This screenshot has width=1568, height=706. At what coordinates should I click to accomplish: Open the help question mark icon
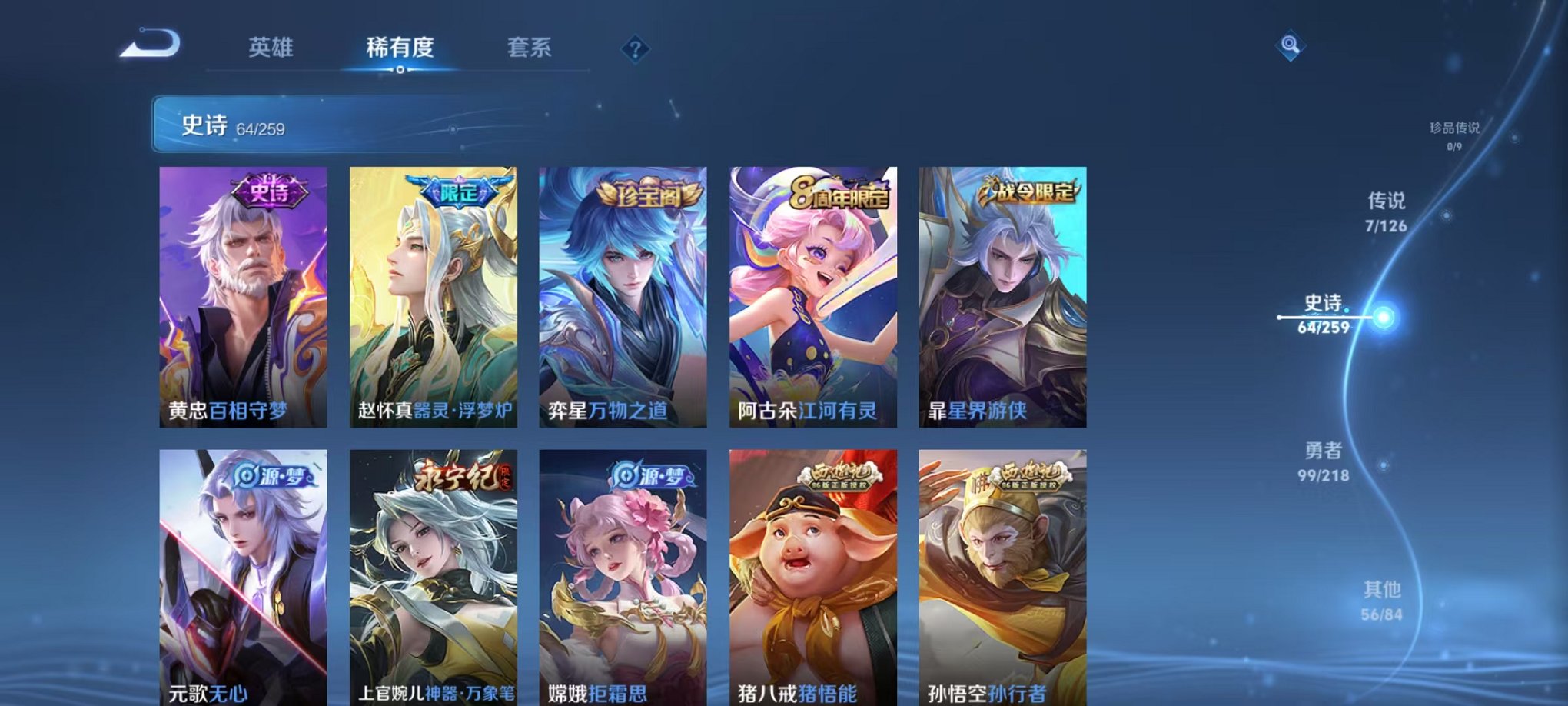coord(633,49)
